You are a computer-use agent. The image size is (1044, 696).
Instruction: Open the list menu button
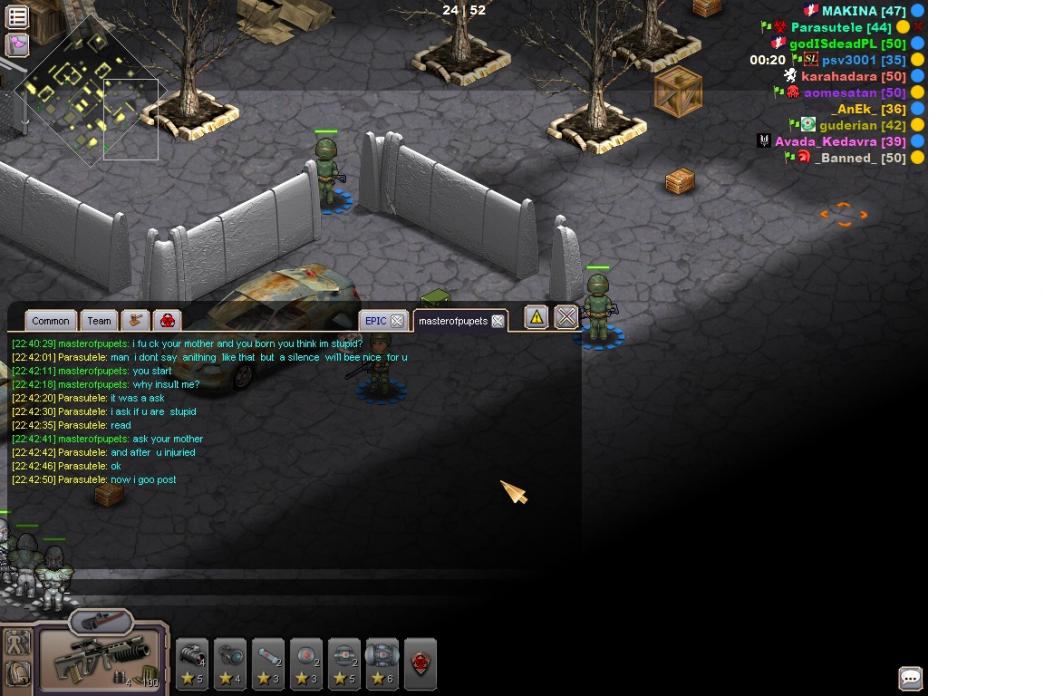click(17, 17)
